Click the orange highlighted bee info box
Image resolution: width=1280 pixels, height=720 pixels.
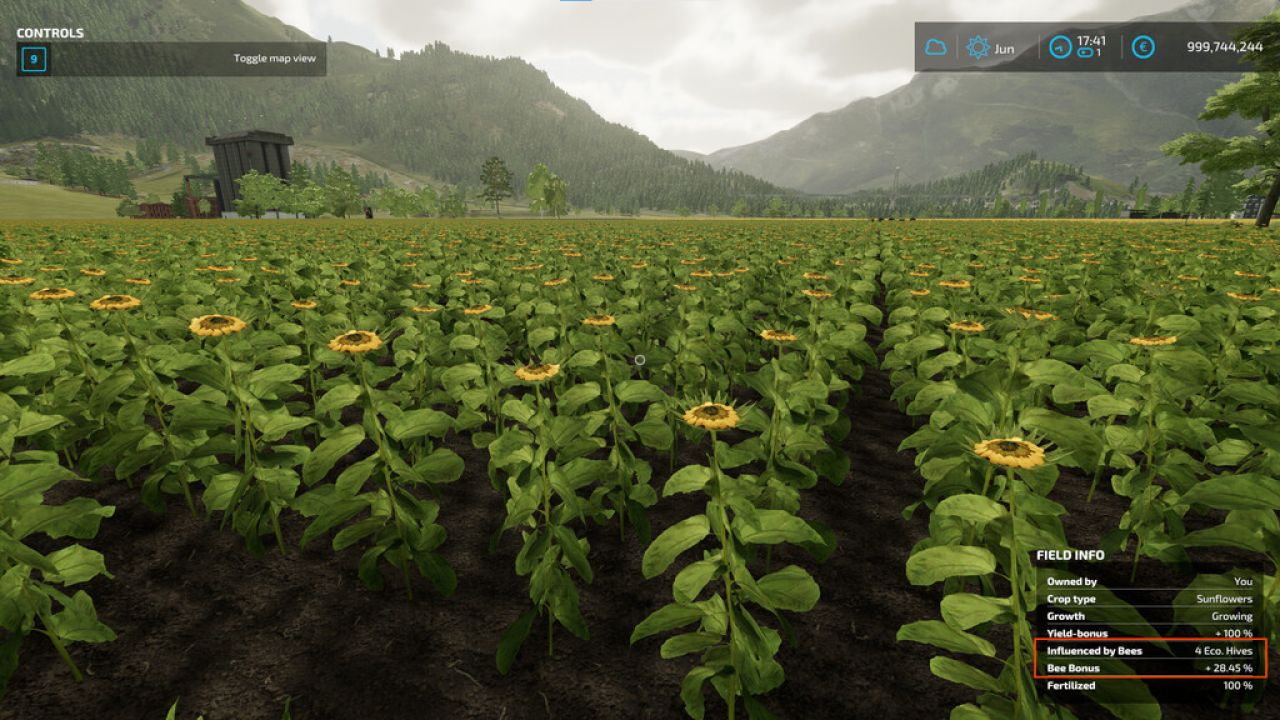coord(1150,659)
